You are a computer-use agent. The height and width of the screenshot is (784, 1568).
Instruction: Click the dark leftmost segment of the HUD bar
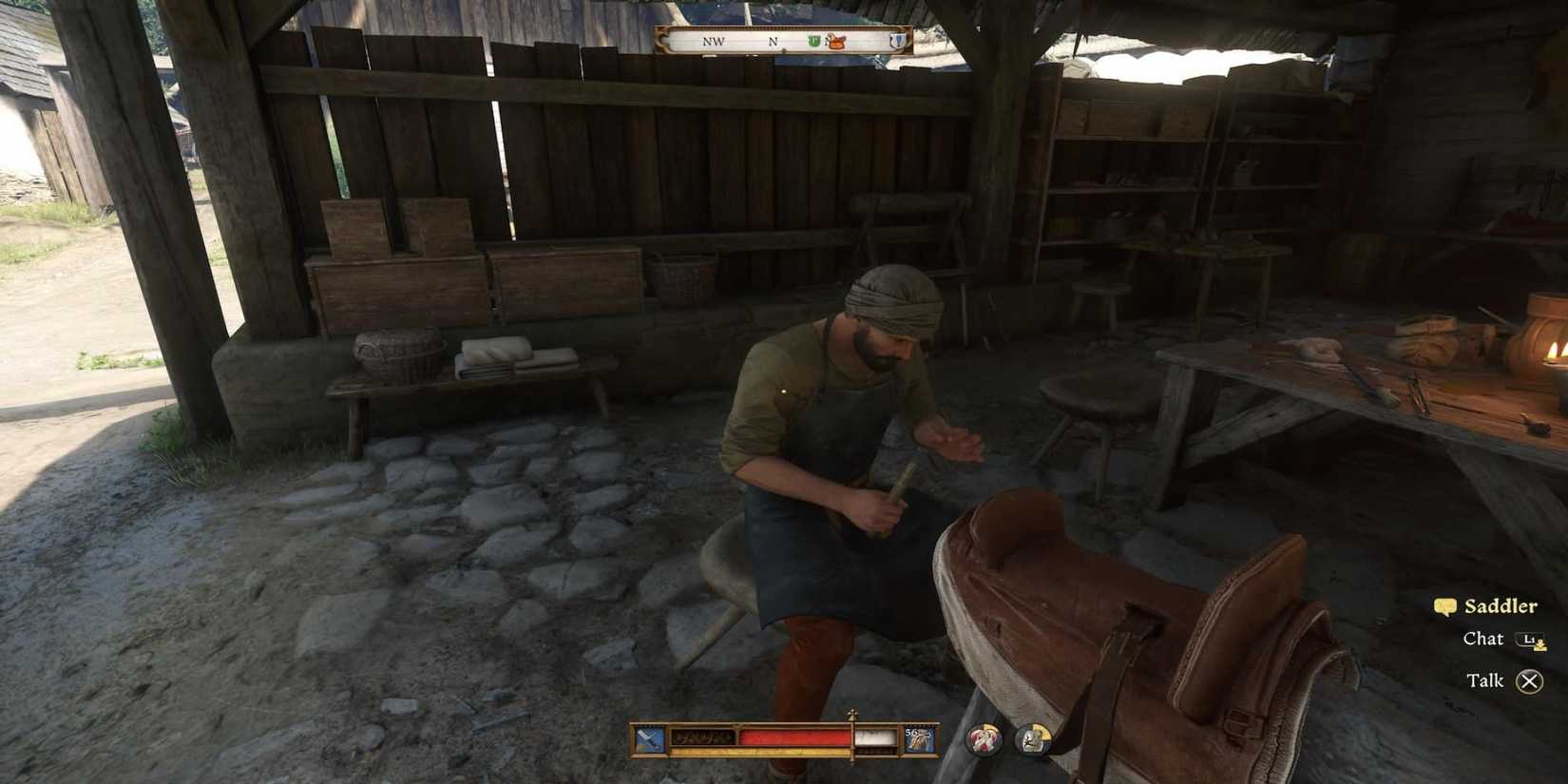(703, 736)
